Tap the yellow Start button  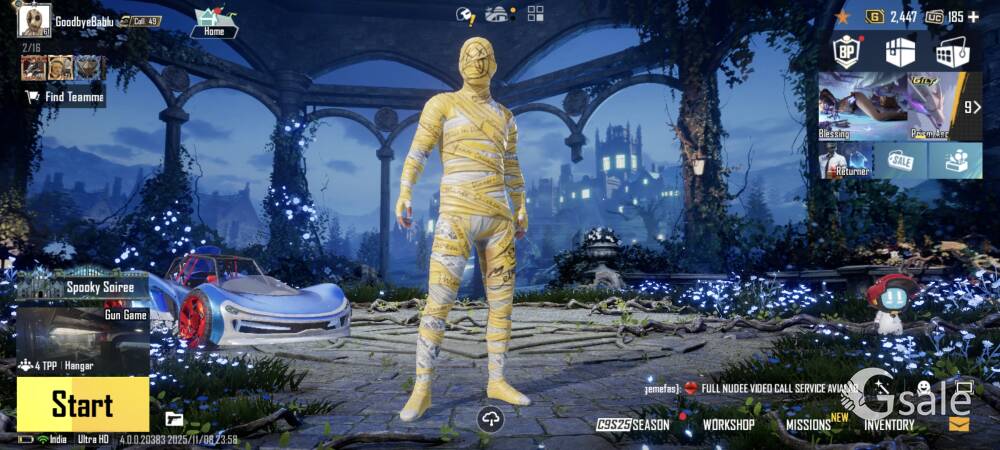tap(82, 405)
